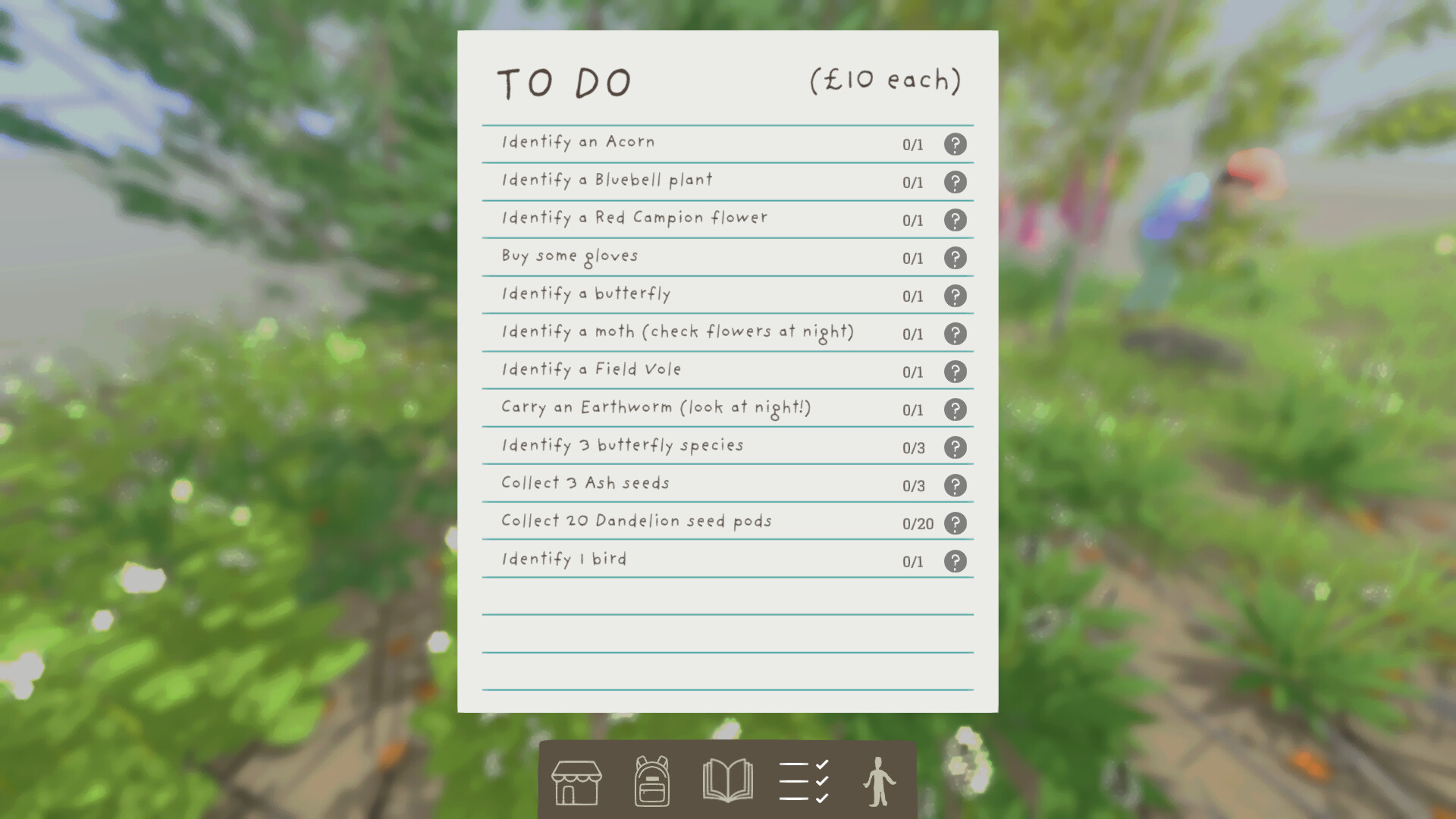Open the character figure icon

point(880,781)
